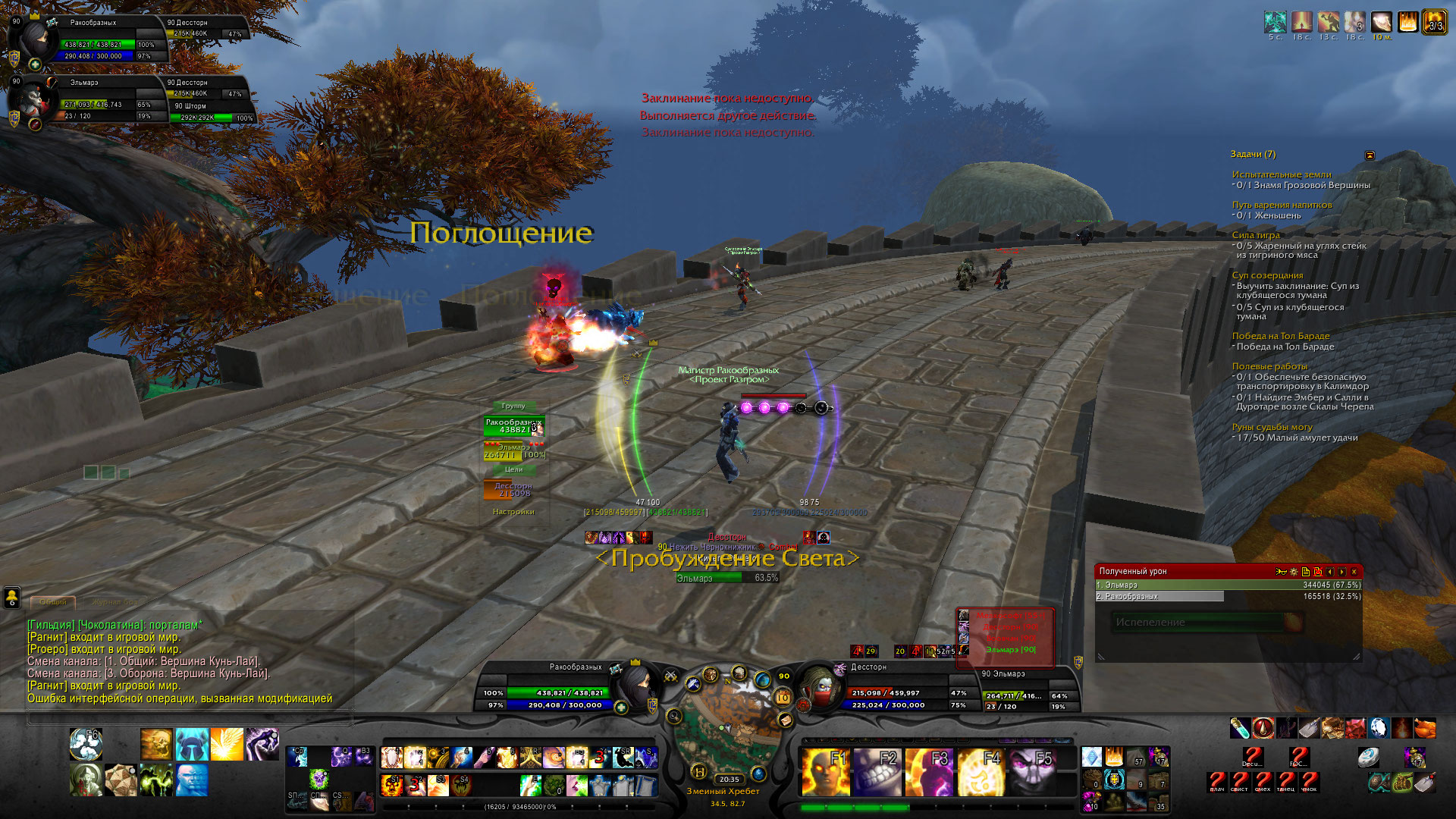Switch to the Общий chat tab
Viewport: 1456px width, 819px height.
click(x=53, y=602)
